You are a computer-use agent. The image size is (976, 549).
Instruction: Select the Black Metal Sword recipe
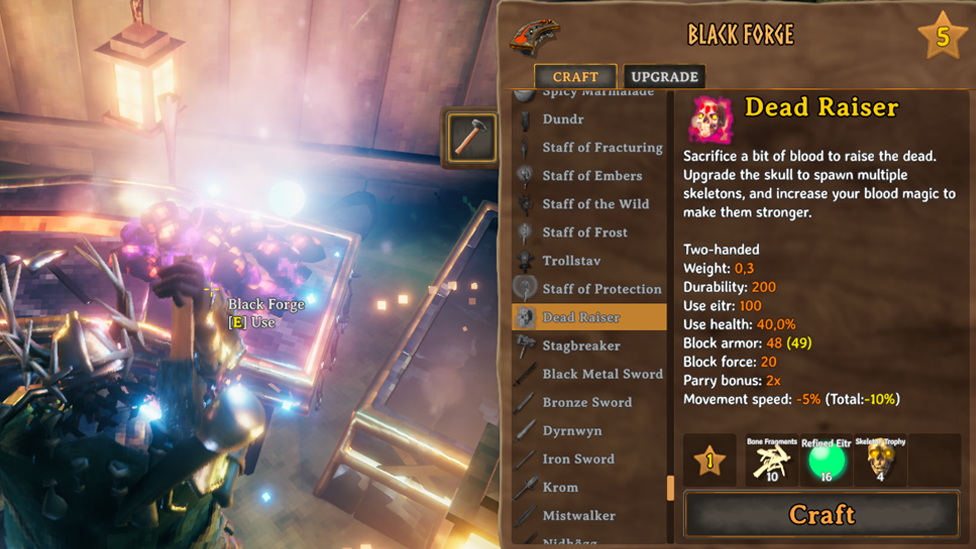pos(602,374)
